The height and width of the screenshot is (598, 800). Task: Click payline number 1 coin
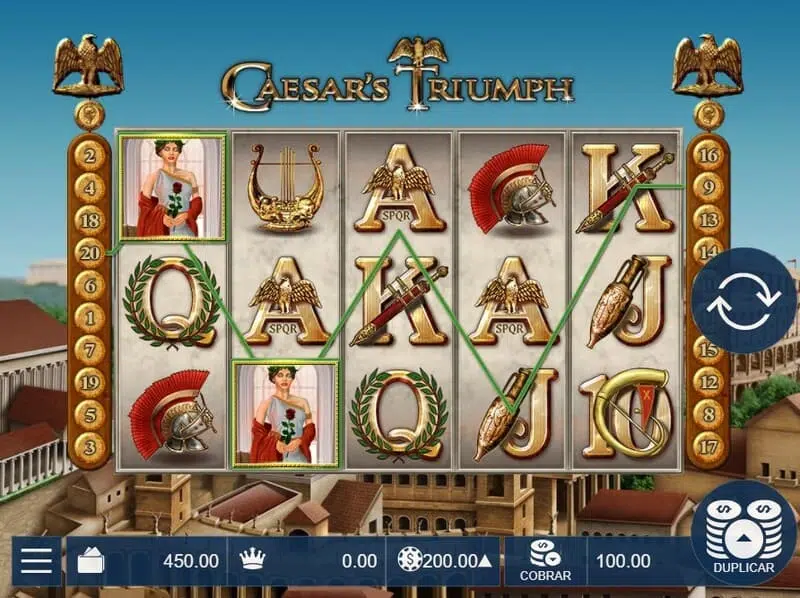point(90,317)
